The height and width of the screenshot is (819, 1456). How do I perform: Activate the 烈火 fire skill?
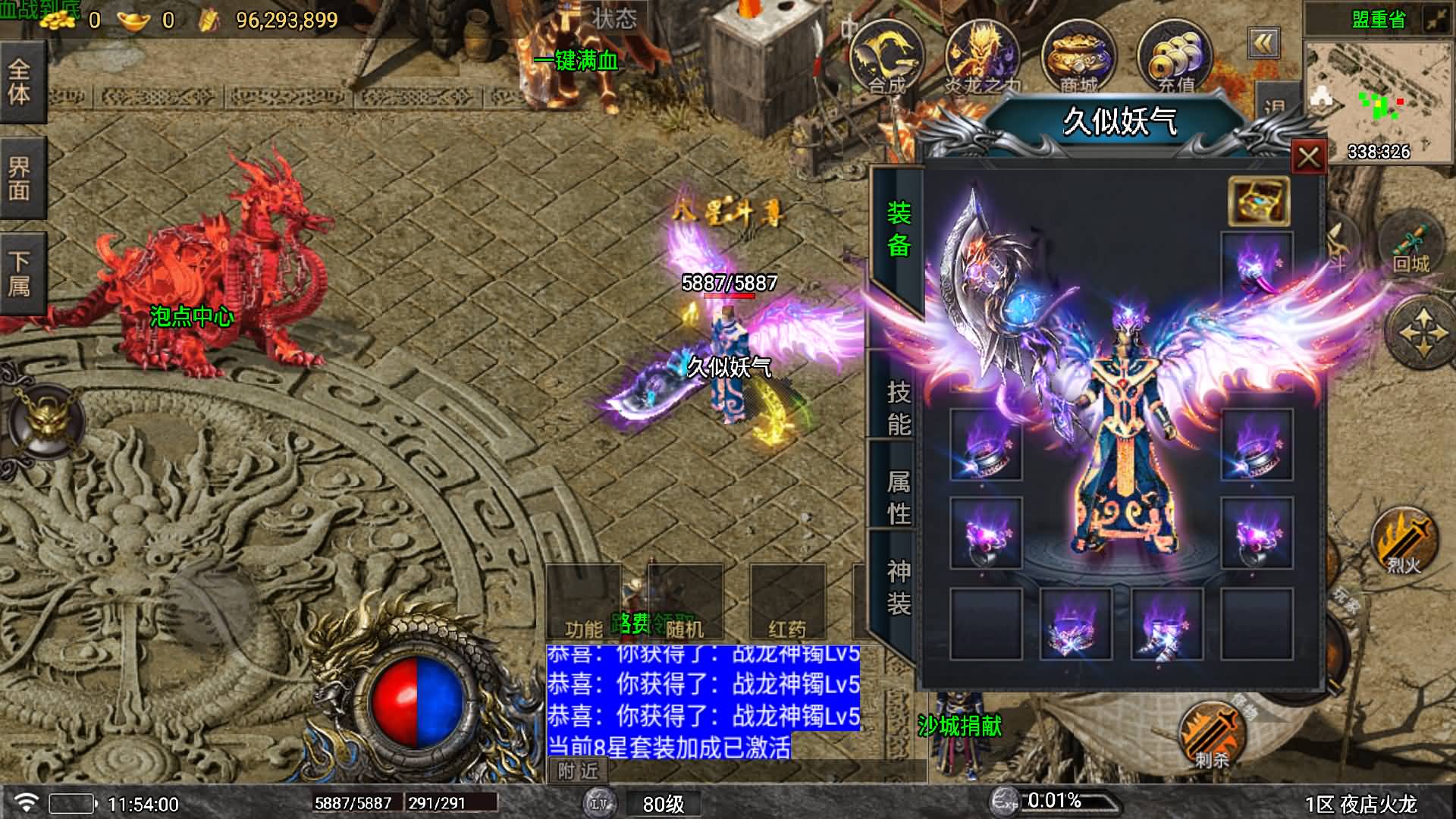pyautogui.click(x=1403, y=541)
